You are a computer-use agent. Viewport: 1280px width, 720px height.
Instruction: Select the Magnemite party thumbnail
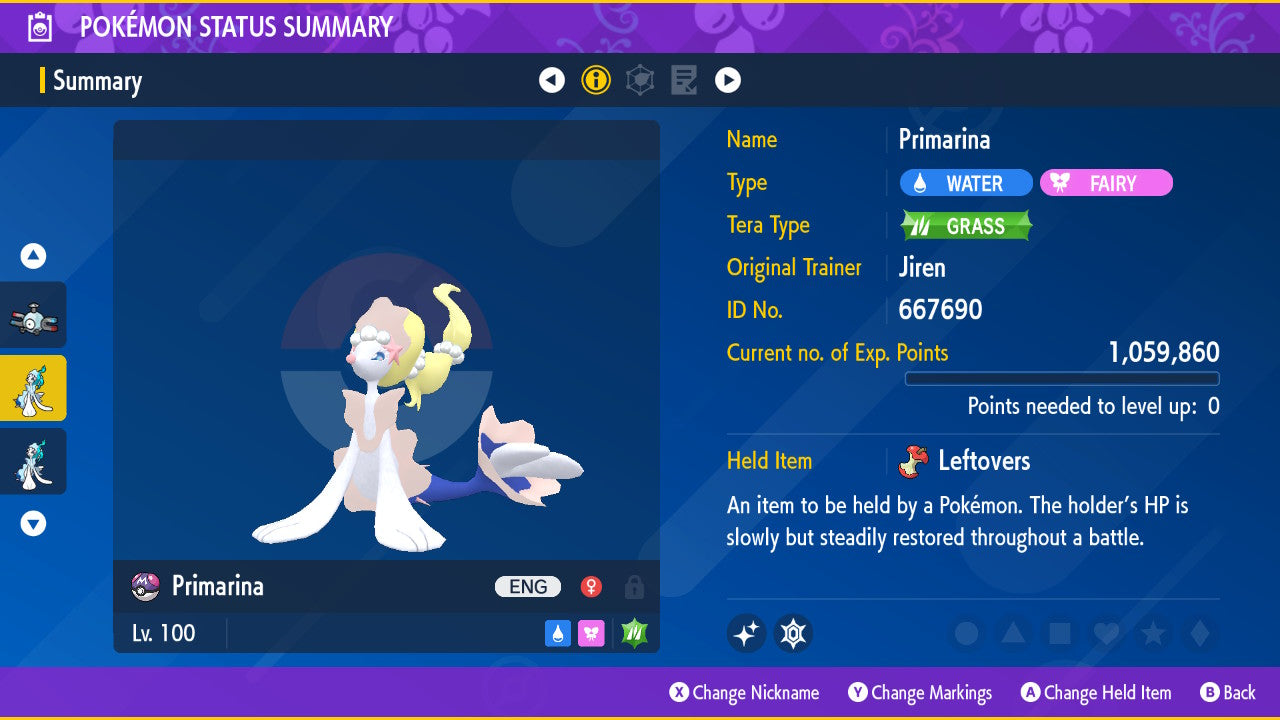(x=33, y=315)
